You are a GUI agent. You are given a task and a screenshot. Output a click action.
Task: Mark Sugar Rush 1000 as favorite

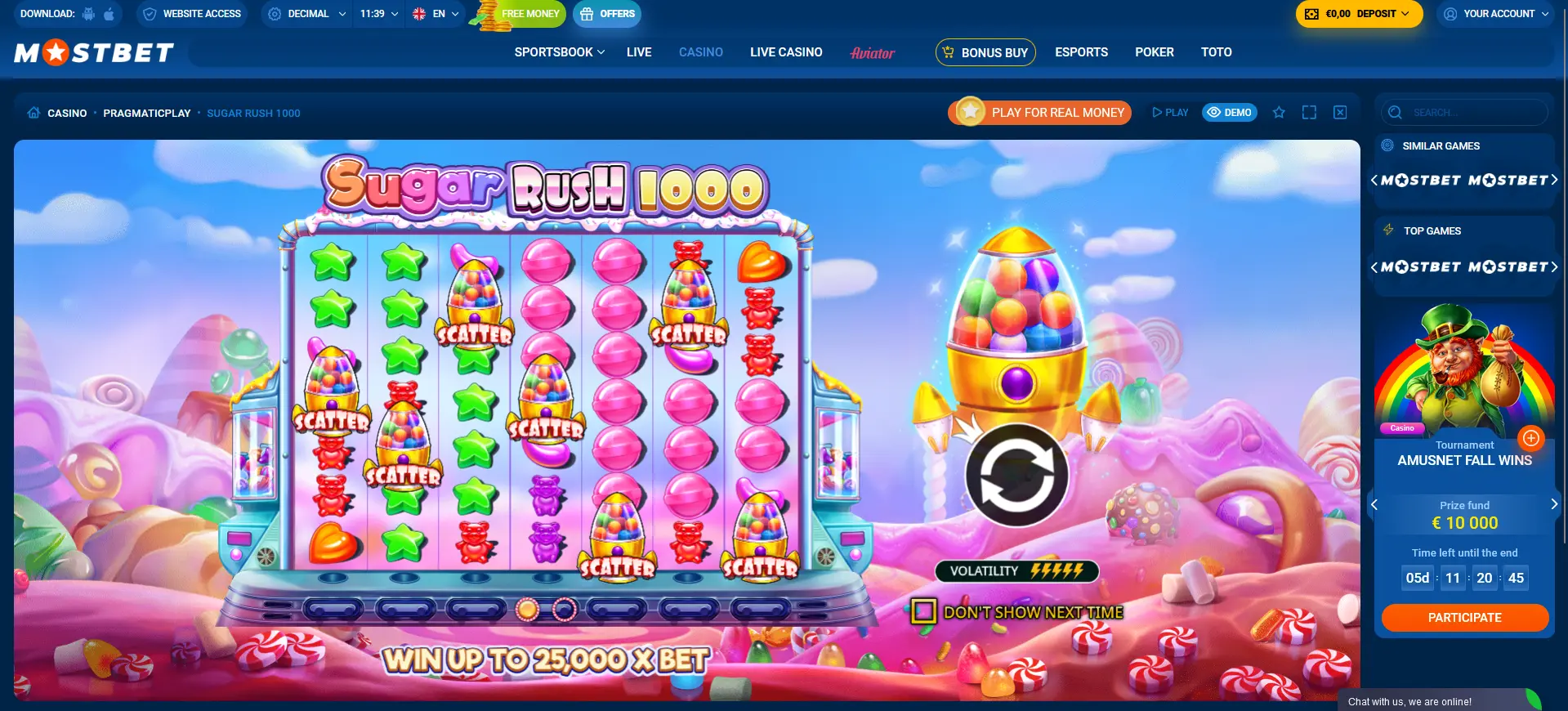(1279, 112)
